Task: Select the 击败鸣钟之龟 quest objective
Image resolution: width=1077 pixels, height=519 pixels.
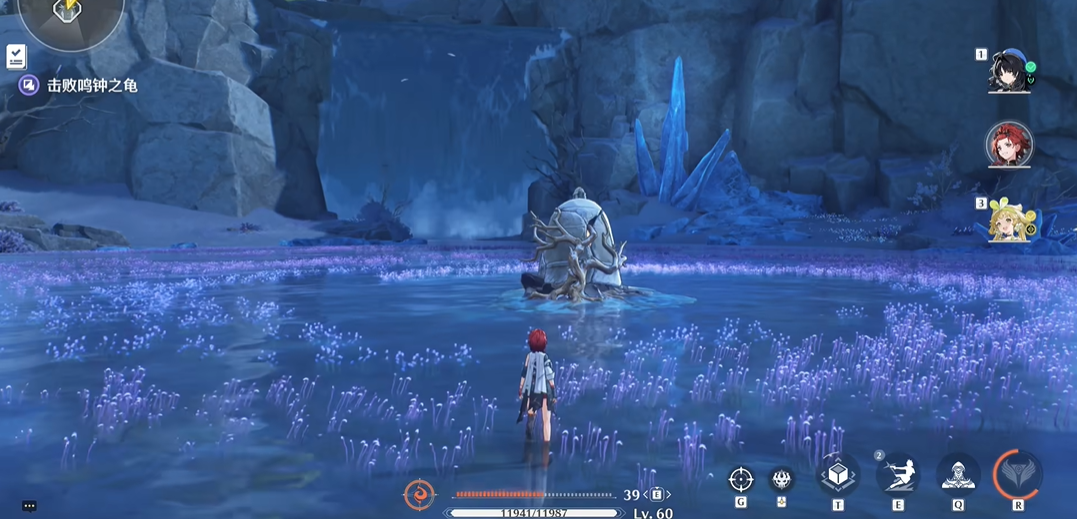Action: [x=92, y=86]
